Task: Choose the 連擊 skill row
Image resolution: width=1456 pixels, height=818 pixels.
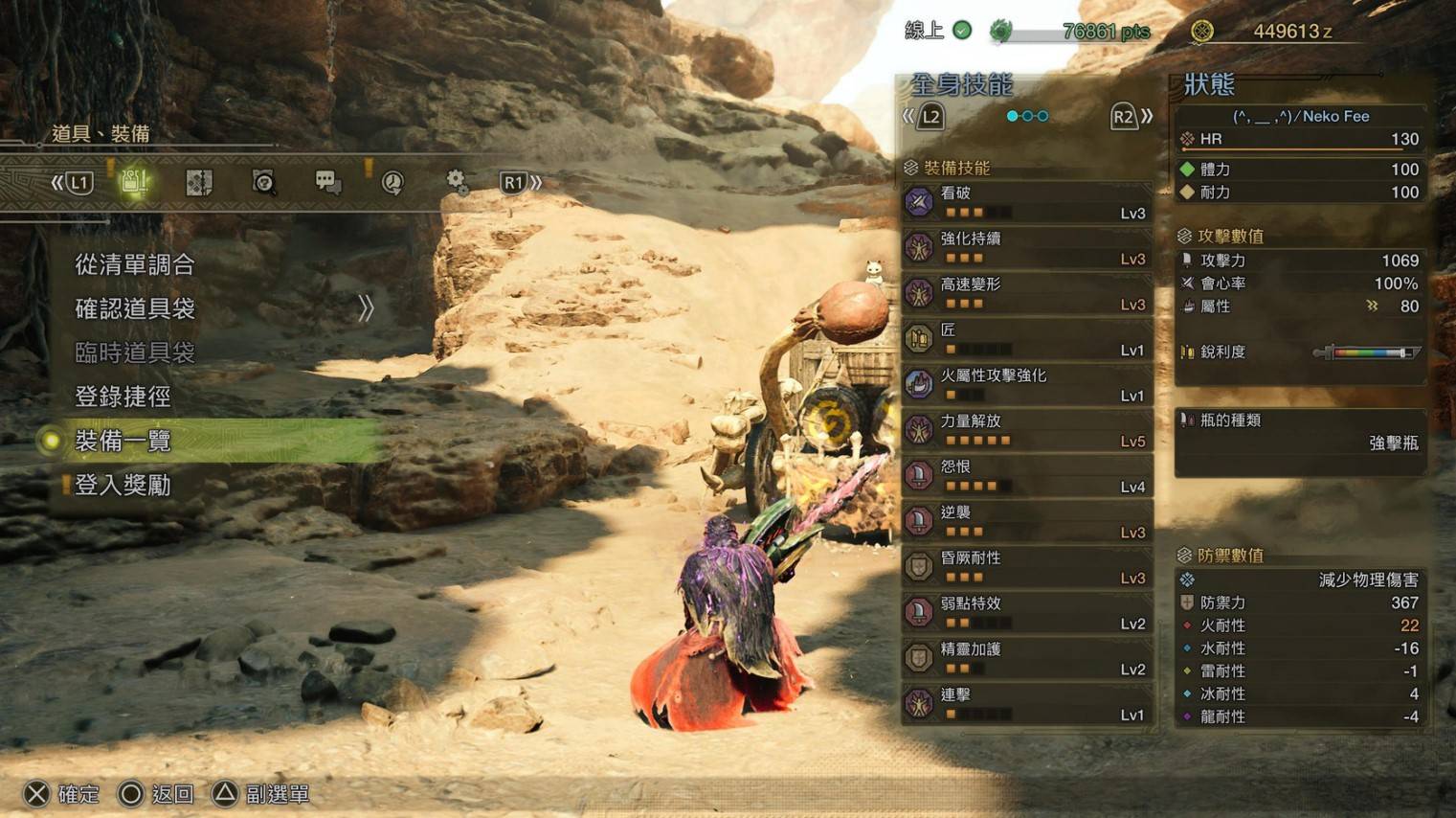Action: click(x=1026, y=704)
